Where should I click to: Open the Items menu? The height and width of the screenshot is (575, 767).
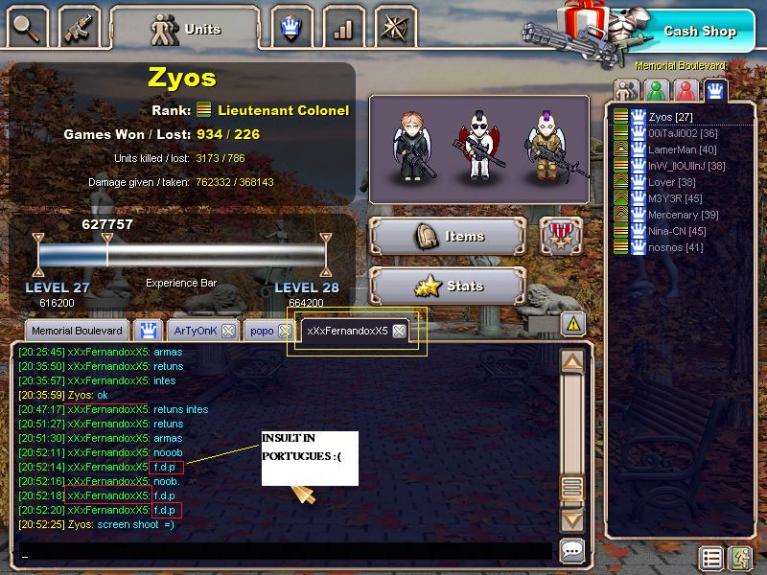448,236
